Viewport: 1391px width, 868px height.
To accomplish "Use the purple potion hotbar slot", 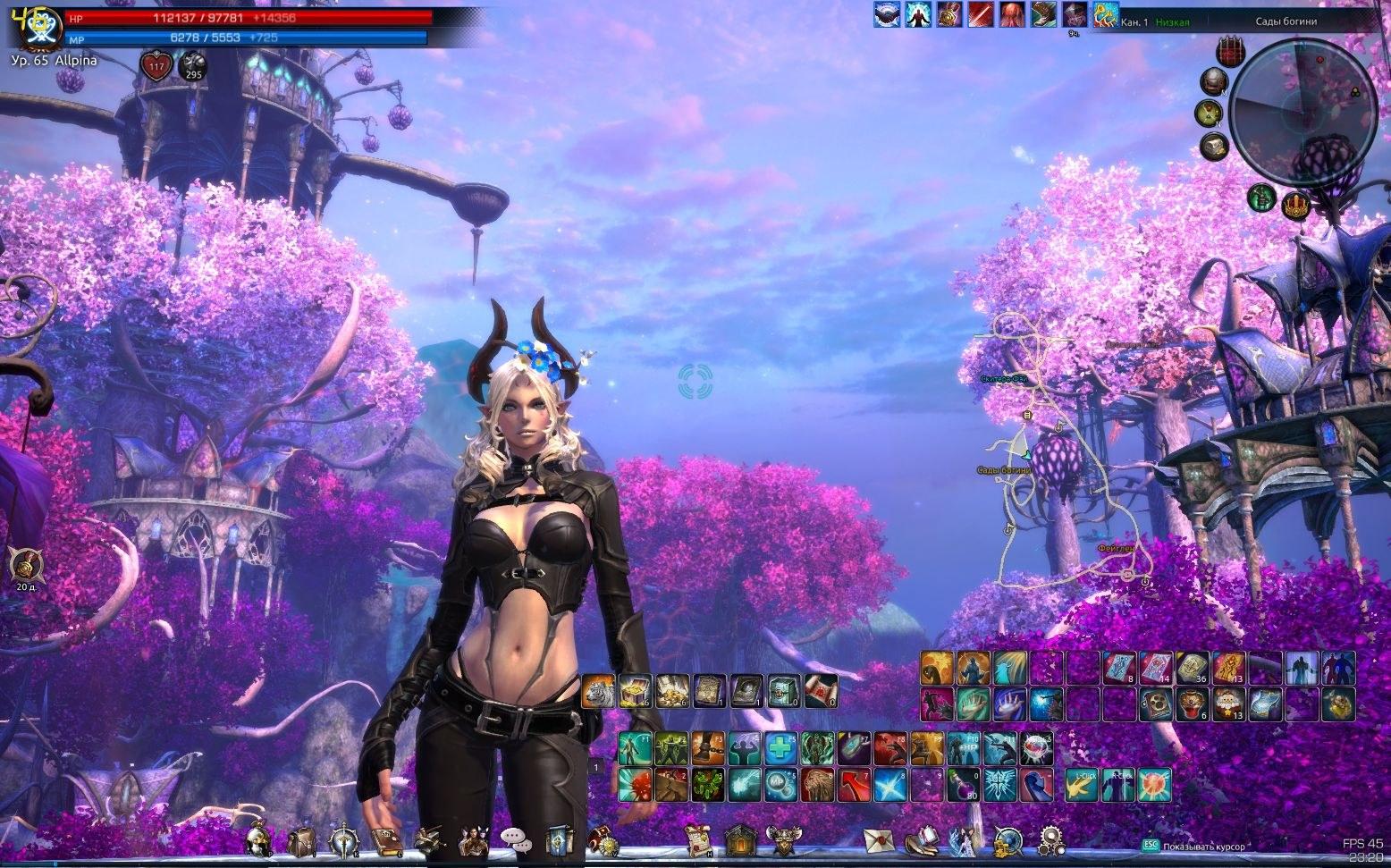I will pyautogui.click(x=964, y=784).
